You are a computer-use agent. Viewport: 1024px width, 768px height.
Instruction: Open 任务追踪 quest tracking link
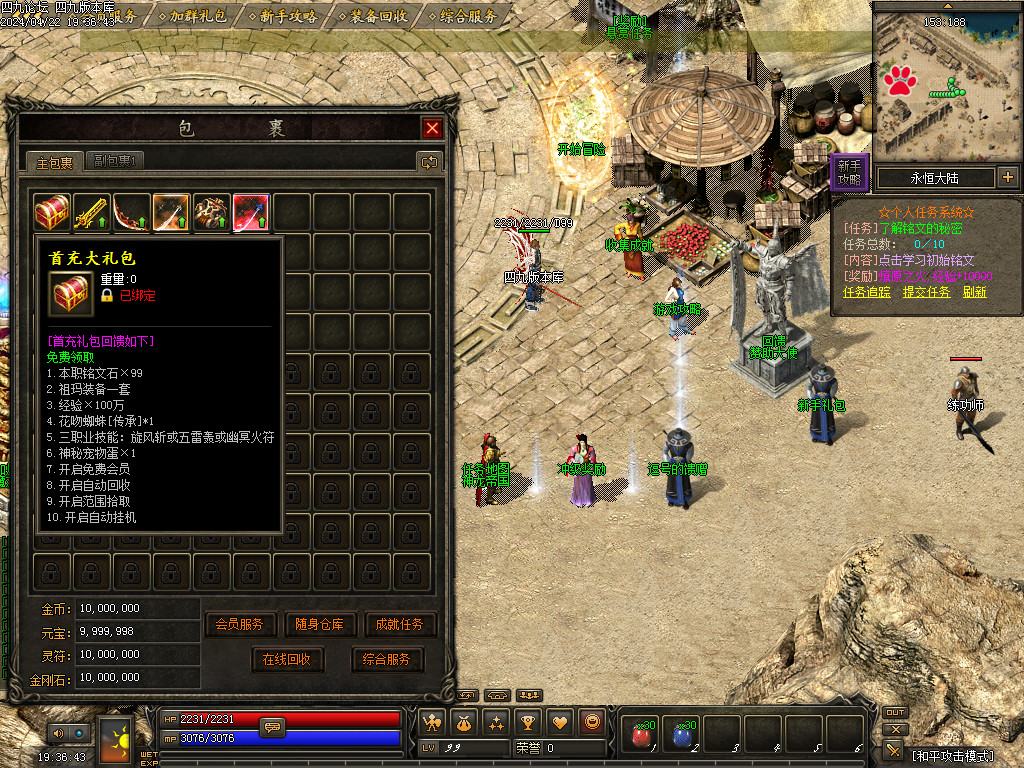[x=867, y=292]
